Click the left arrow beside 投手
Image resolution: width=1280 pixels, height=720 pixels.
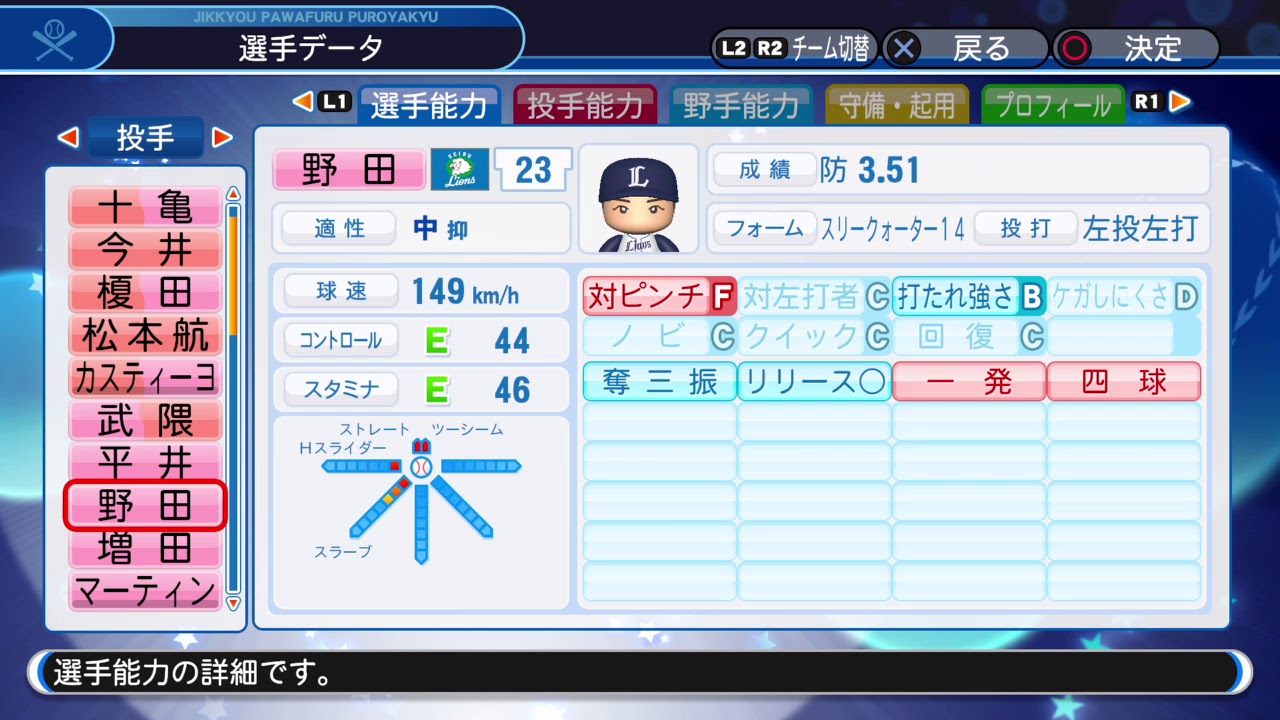(68, 138)
